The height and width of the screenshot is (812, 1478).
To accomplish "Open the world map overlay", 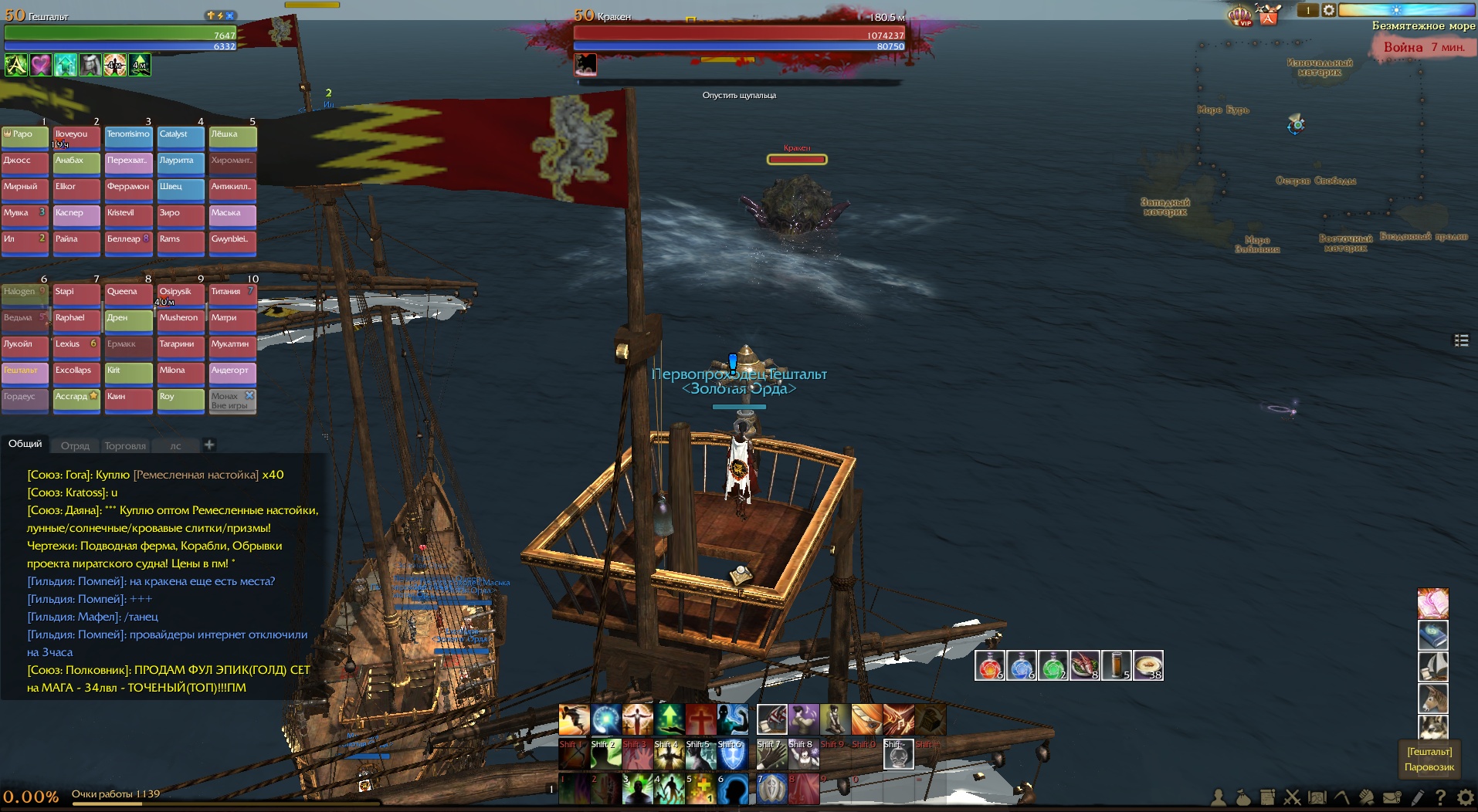I will [x=1317, y=797].
